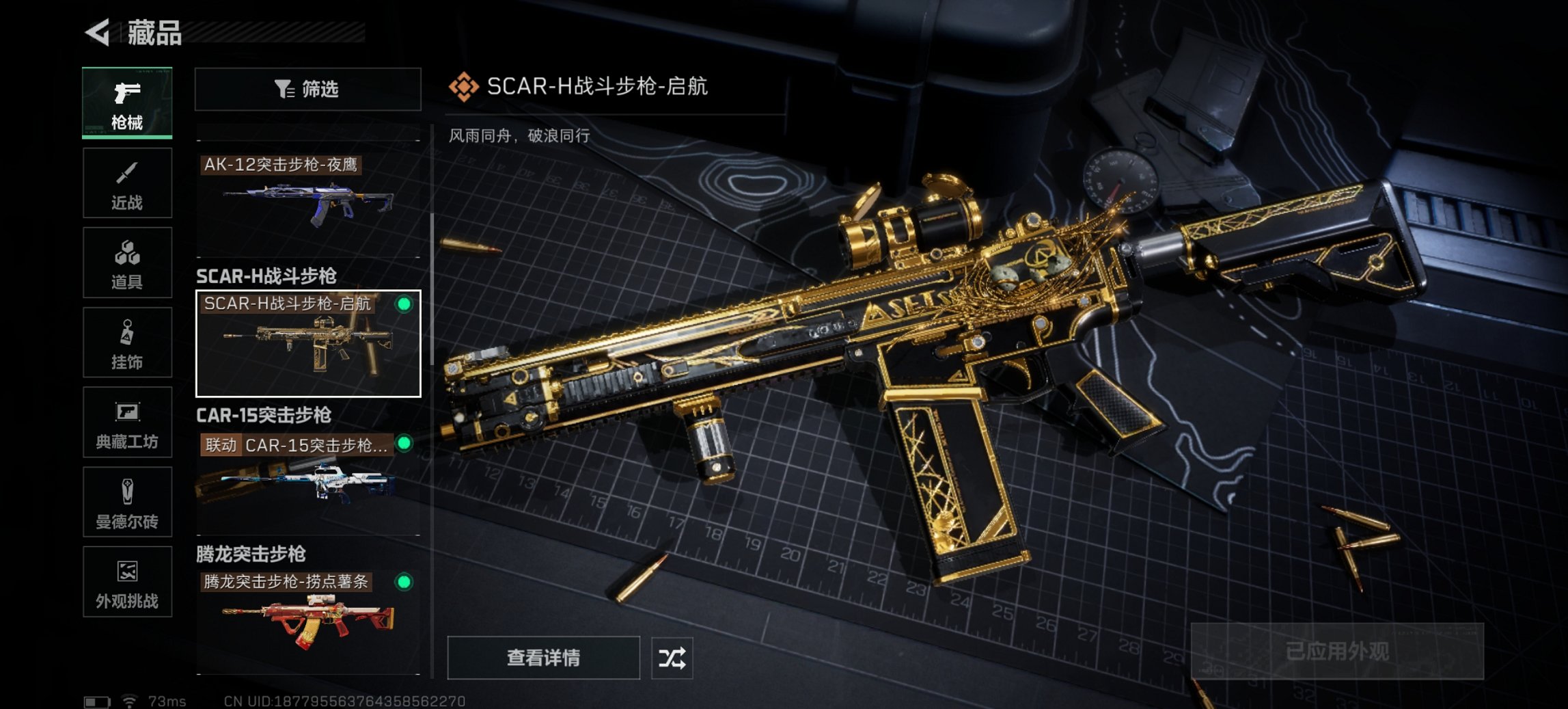Viewport: 1568px width, 709px height.
Task: Select the 道具 items category icon
Action: 127,263
